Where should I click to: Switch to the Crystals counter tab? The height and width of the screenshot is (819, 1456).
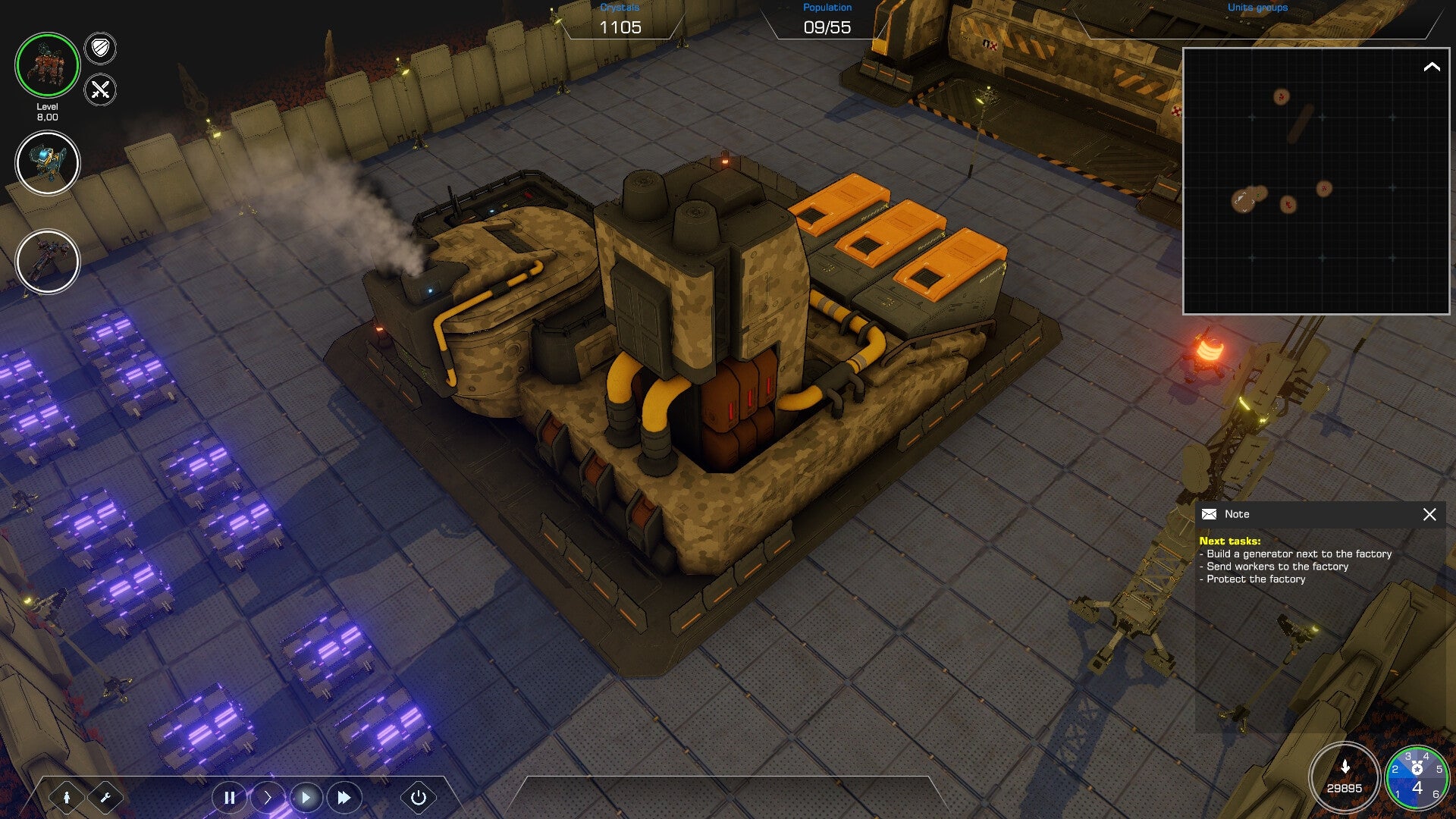(621, 19)
